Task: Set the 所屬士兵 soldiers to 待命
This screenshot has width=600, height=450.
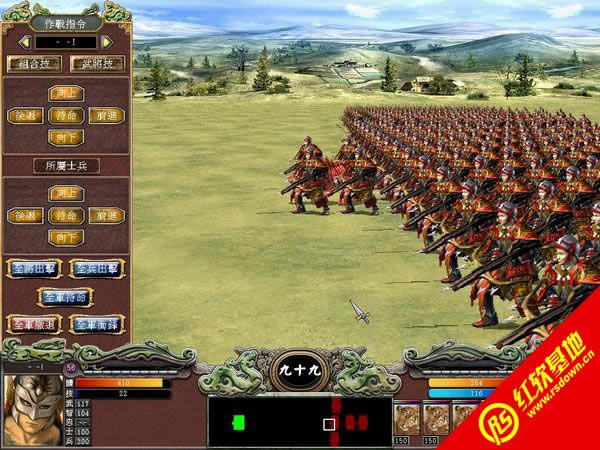Action: tap(64, 215)
